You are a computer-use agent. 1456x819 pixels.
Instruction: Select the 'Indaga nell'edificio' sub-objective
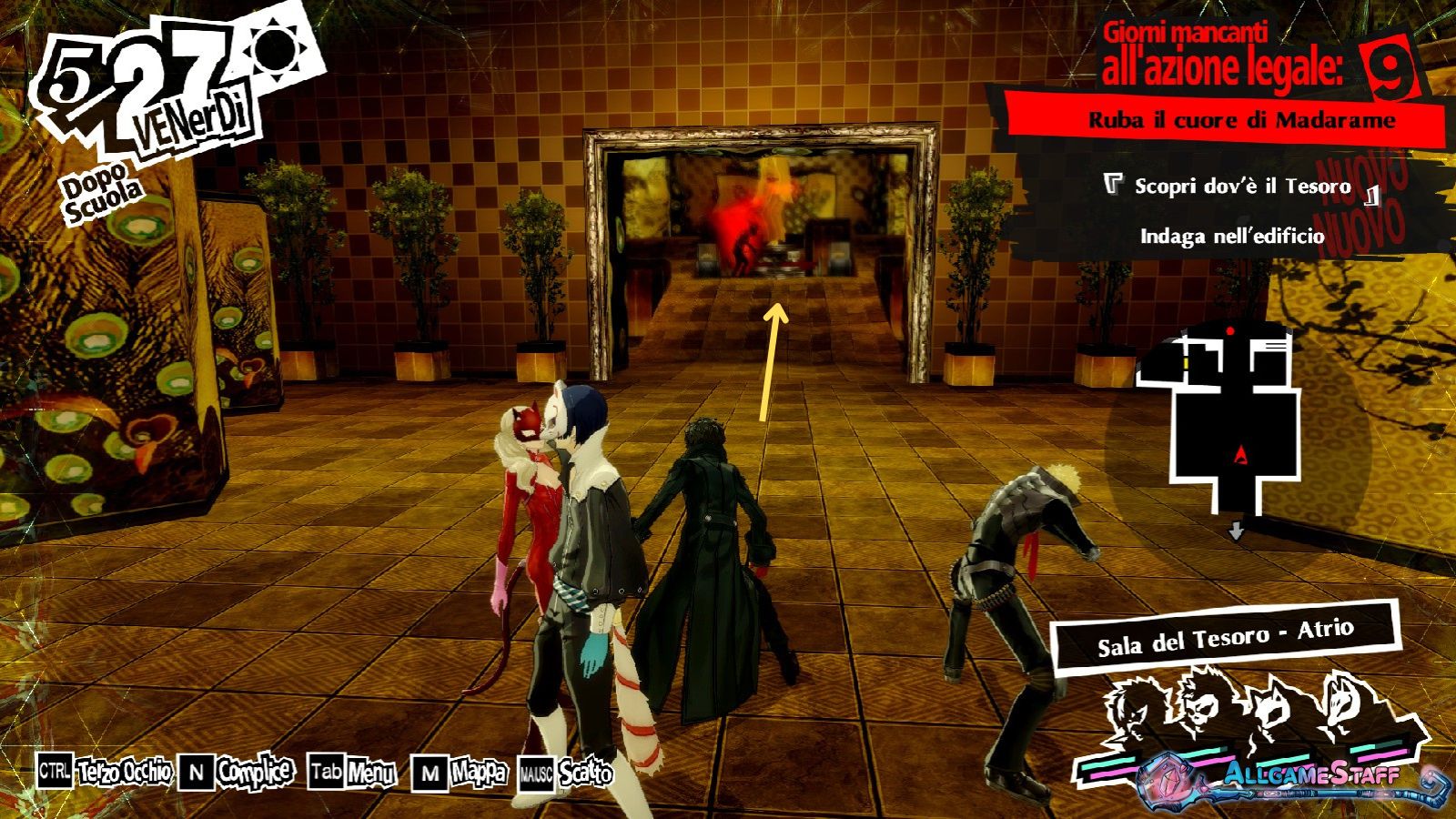coord(1232,237)
